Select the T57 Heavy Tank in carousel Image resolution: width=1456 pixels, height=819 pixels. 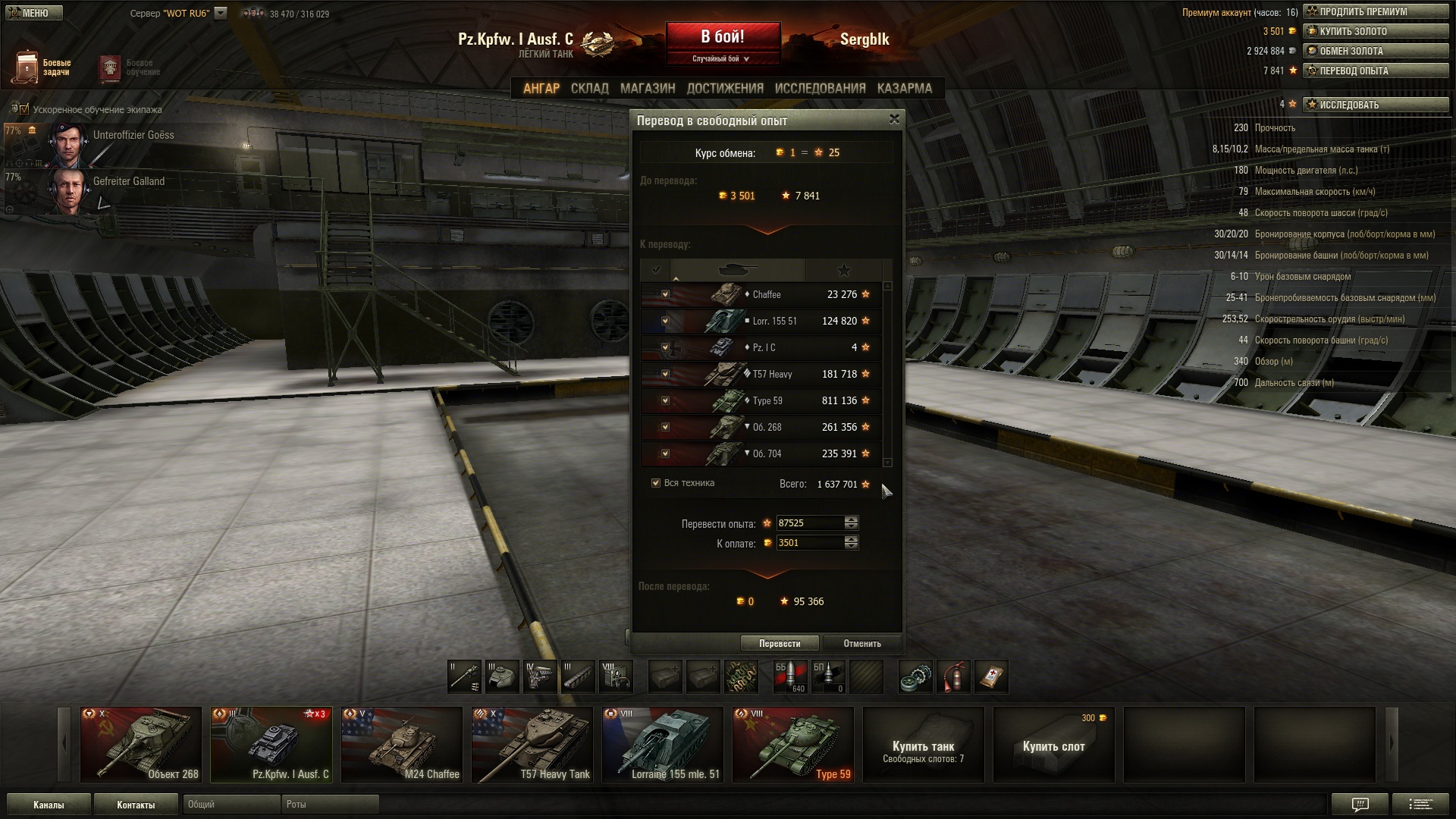[532, 744]
